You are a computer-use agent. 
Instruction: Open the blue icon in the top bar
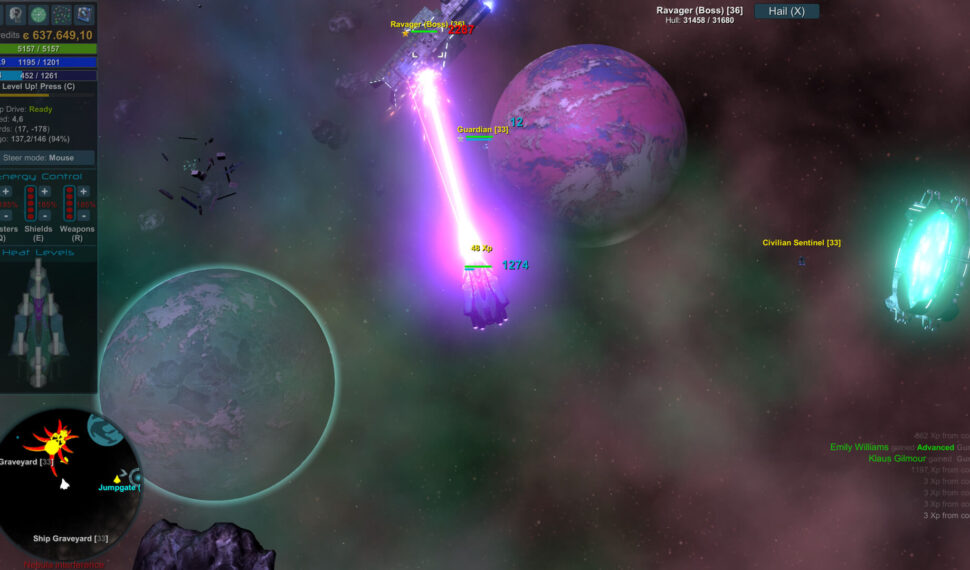coord(86,14)
